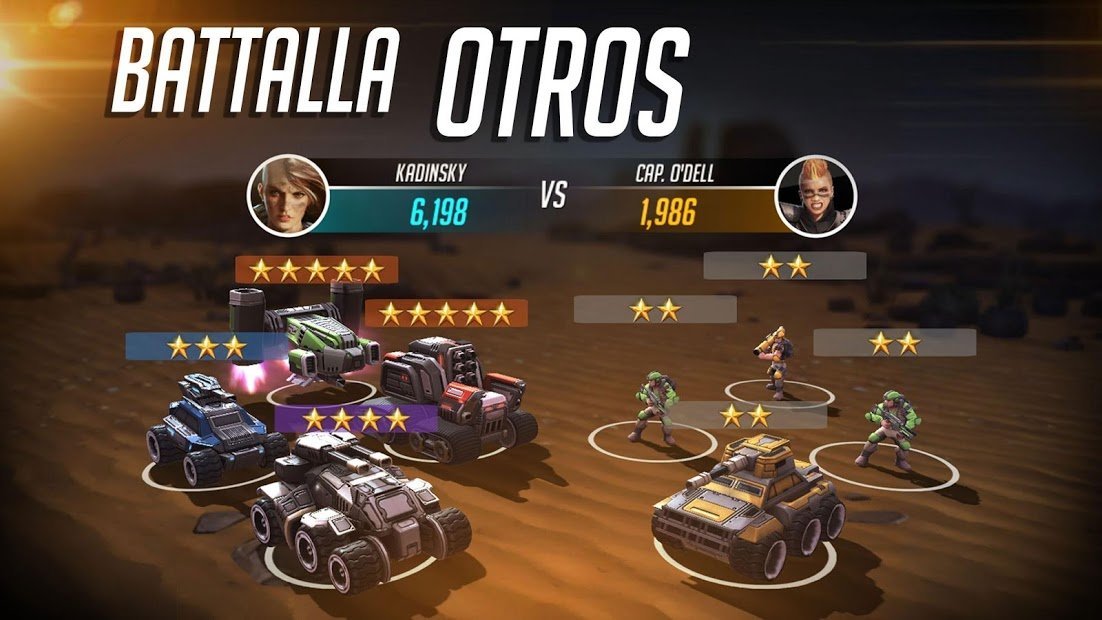The width and height of the screenshot is (1102, 620).
Task: Pick the blue armored buggy unit
Action: tap(210, 425)
